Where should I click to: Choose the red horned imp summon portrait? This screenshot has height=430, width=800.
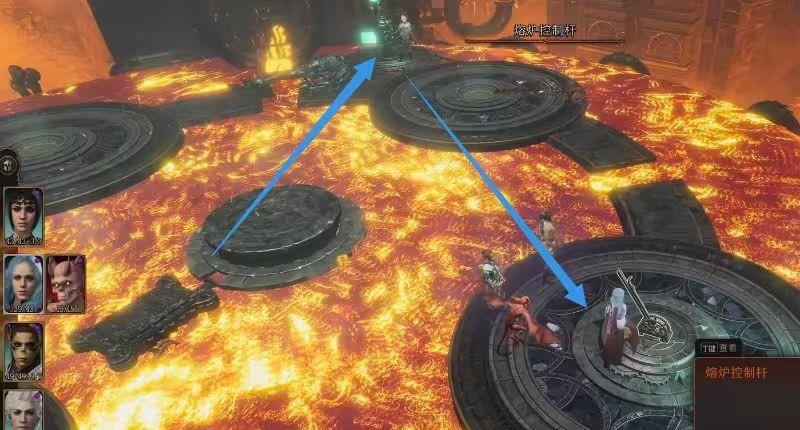pyautogui.click(x=64, y=283)
